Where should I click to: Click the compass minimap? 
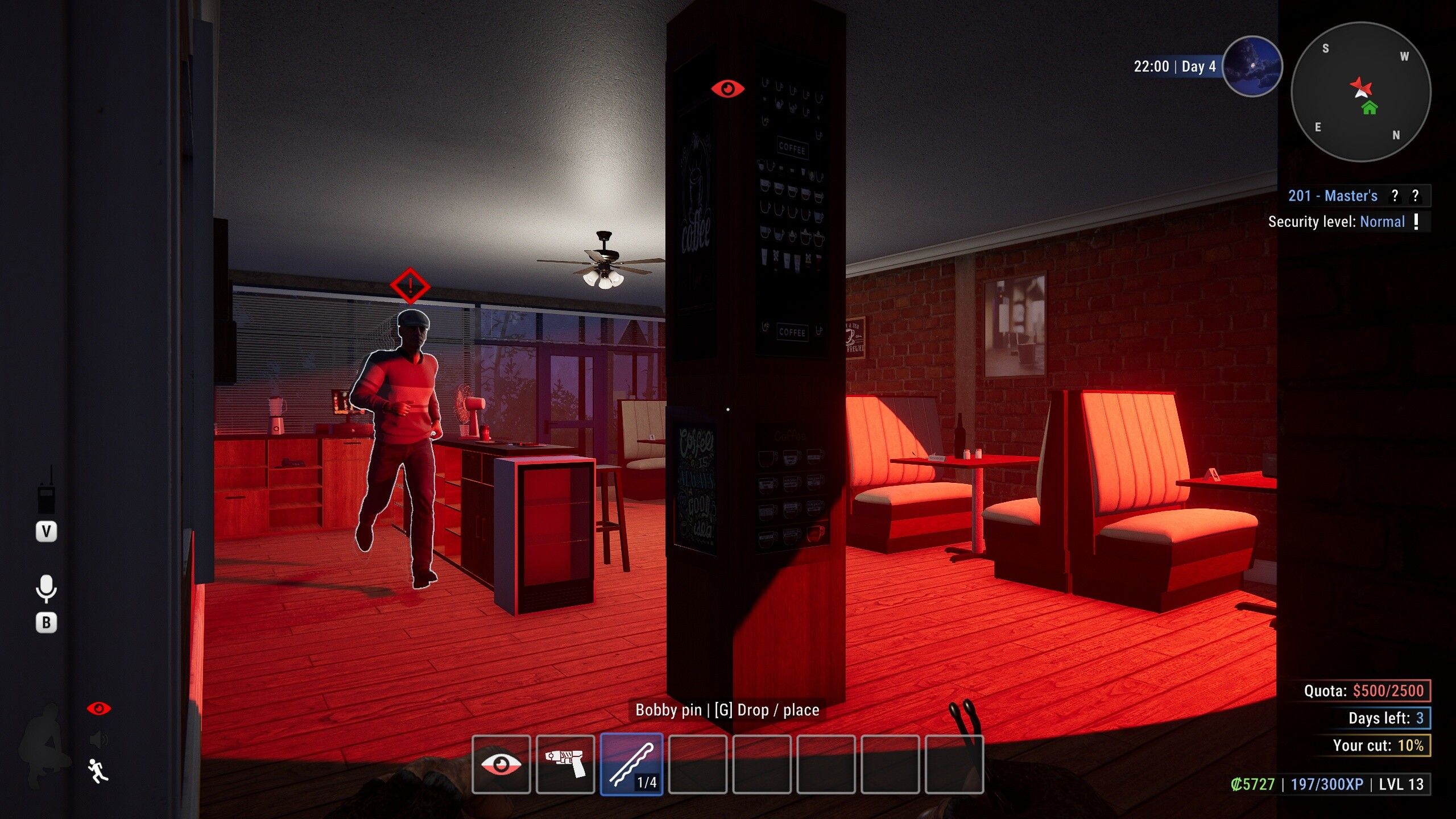(x=1361, y=92)
